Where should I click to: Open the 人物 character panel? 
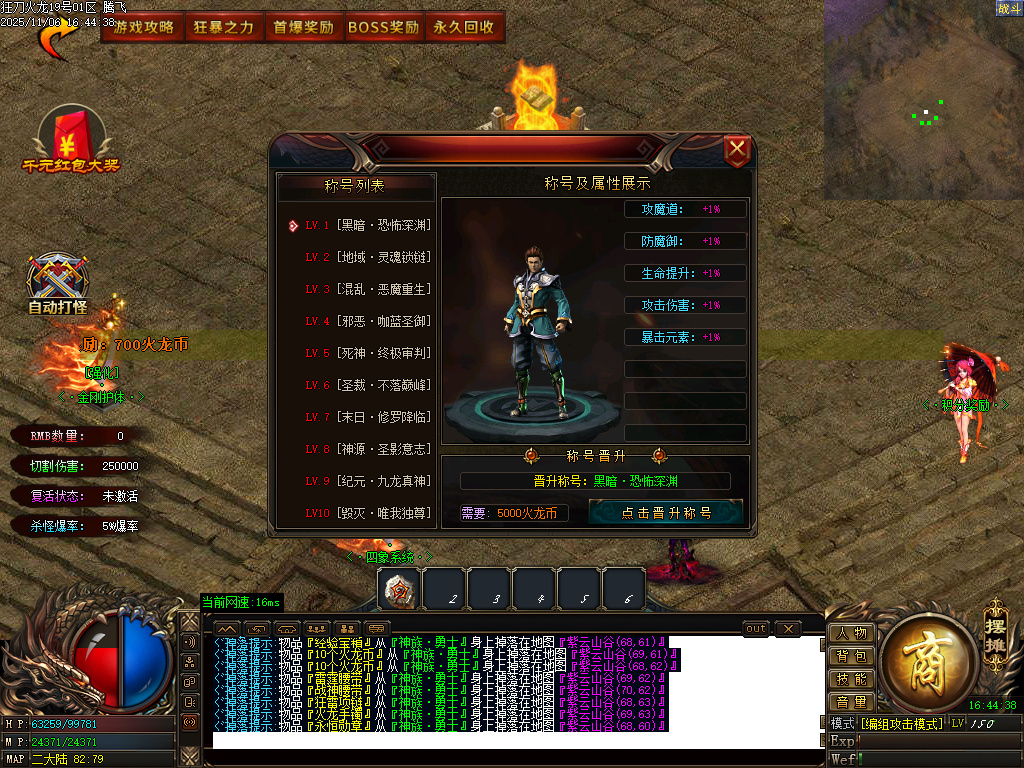(x=852, y=633)
